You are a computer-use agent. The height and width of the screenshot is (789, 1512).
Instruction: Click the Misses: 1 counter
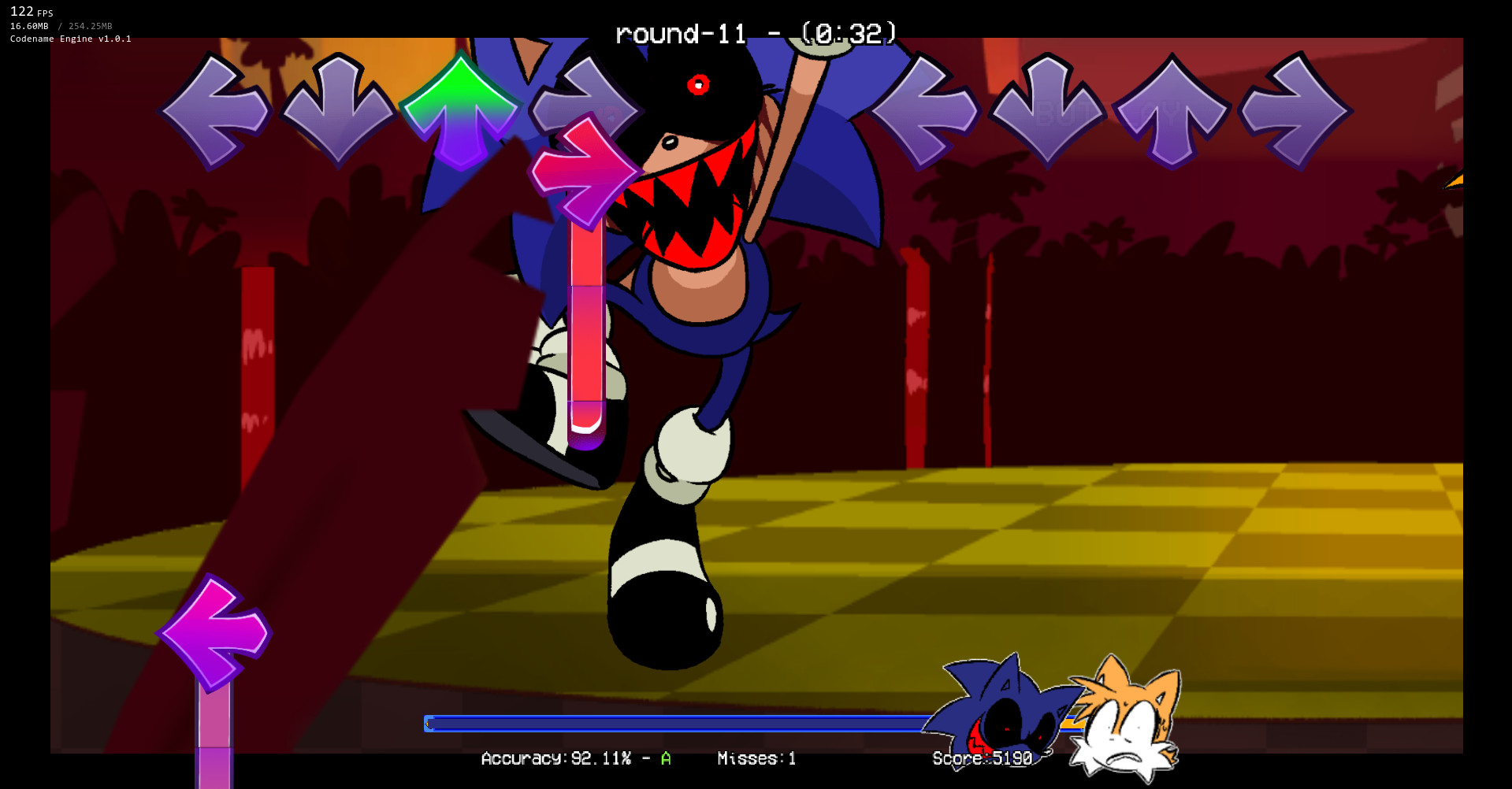point(756,758)
